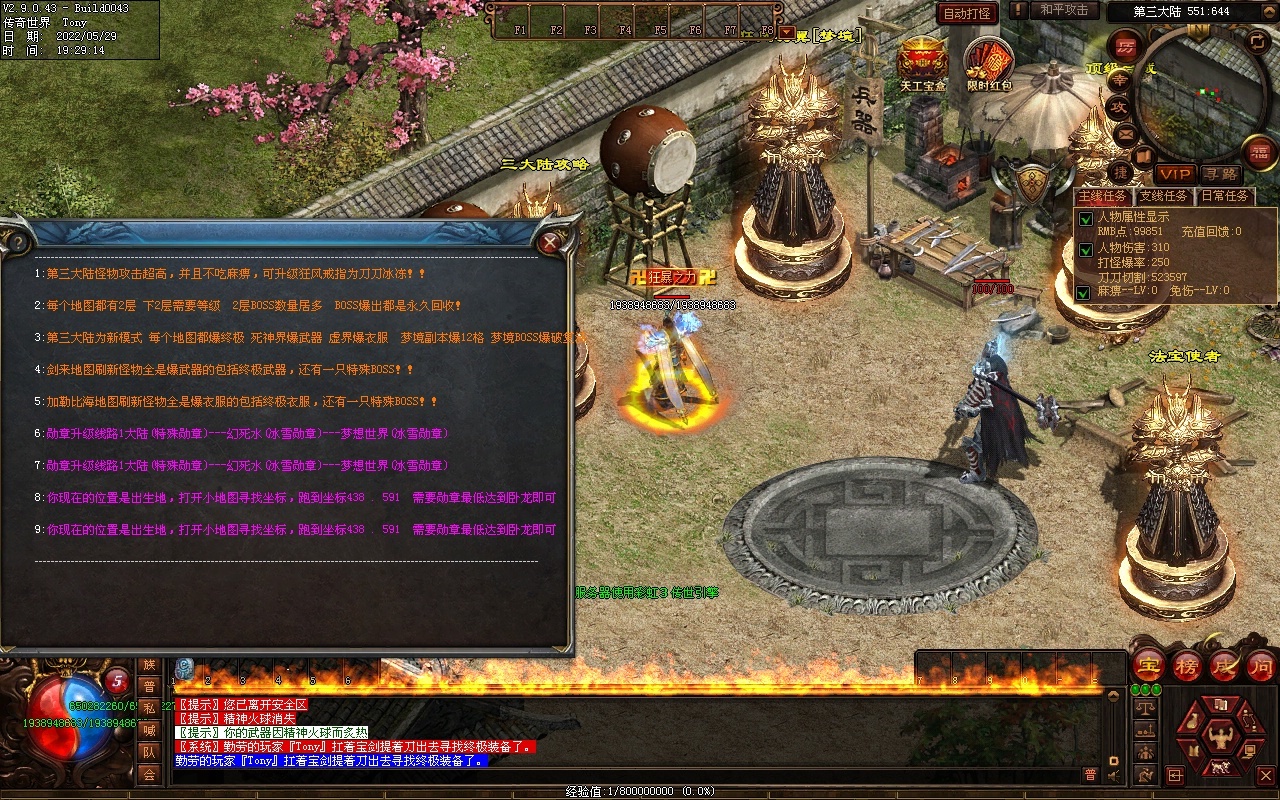Open the 宝 treasure shop button

click(x=1149, y=666)
